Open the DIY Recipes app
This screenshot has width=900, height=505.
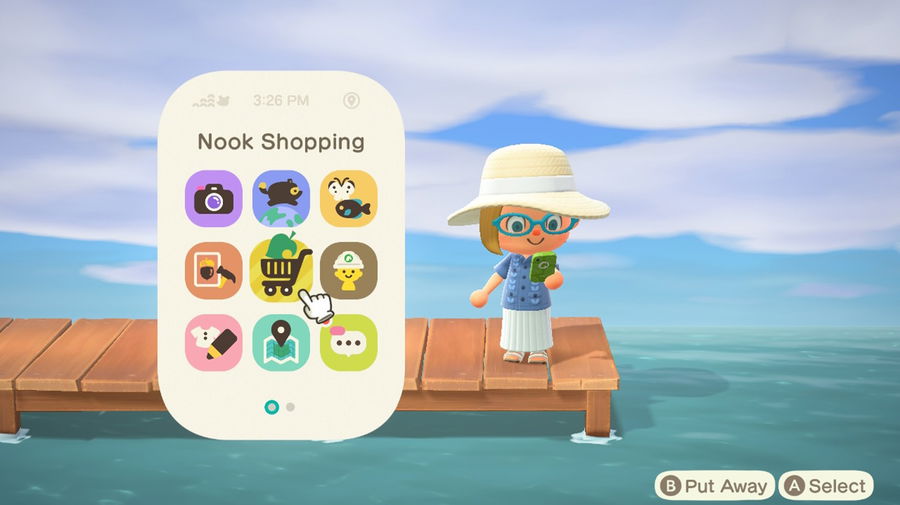pos(214,271)
